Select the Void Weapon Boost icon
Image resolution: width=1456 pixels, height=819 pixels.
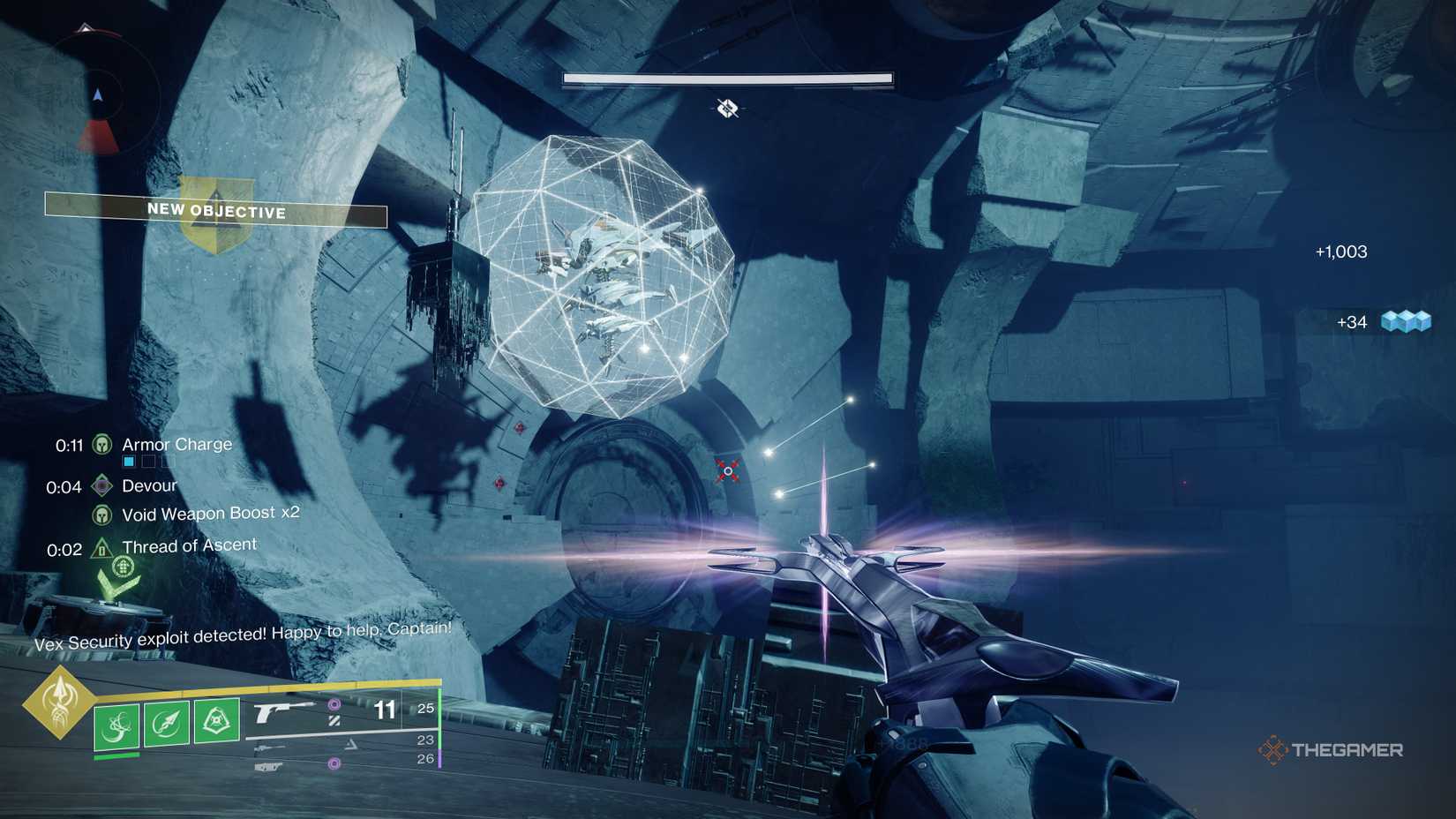pos(101,515)
